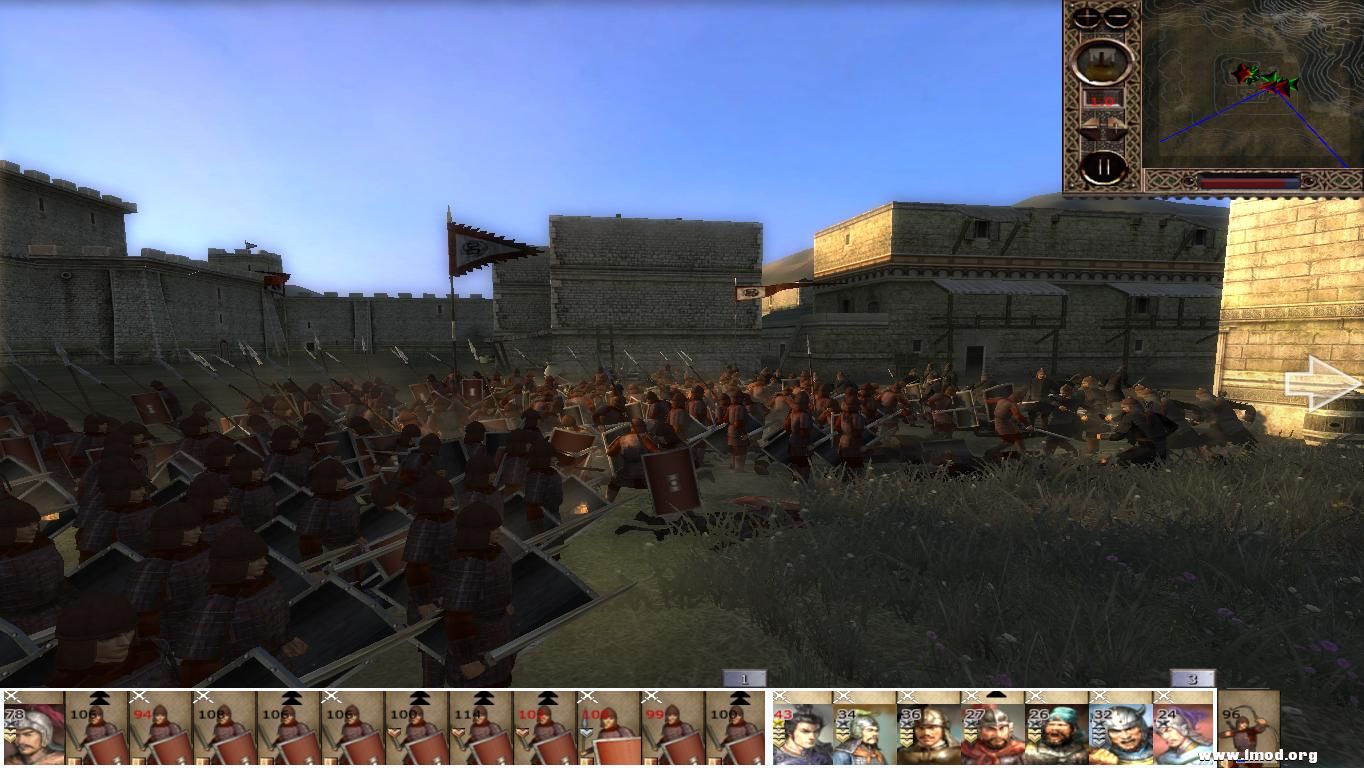This screenshot has width=1364, height=768.
Task: Click the www.lmod.org watermark link
Action: [1256, 755]
